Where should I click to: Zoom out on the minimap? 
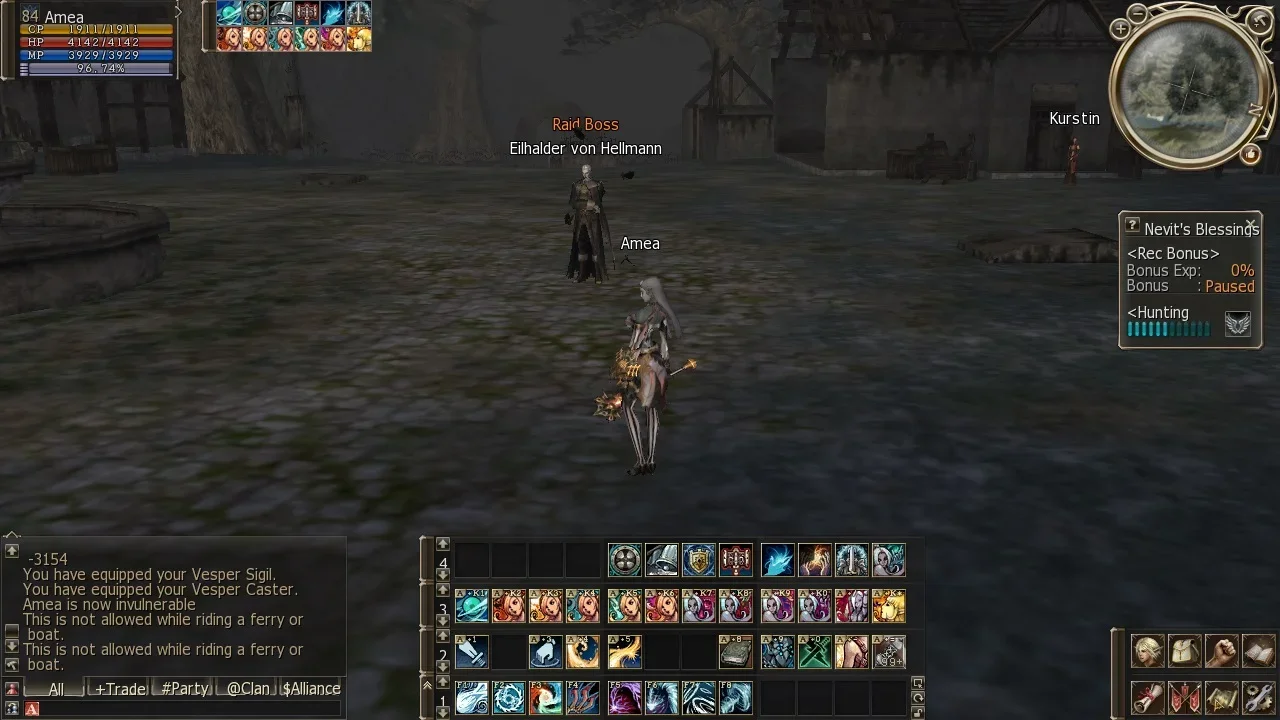pyautogui.click(x=1137, y=14)
